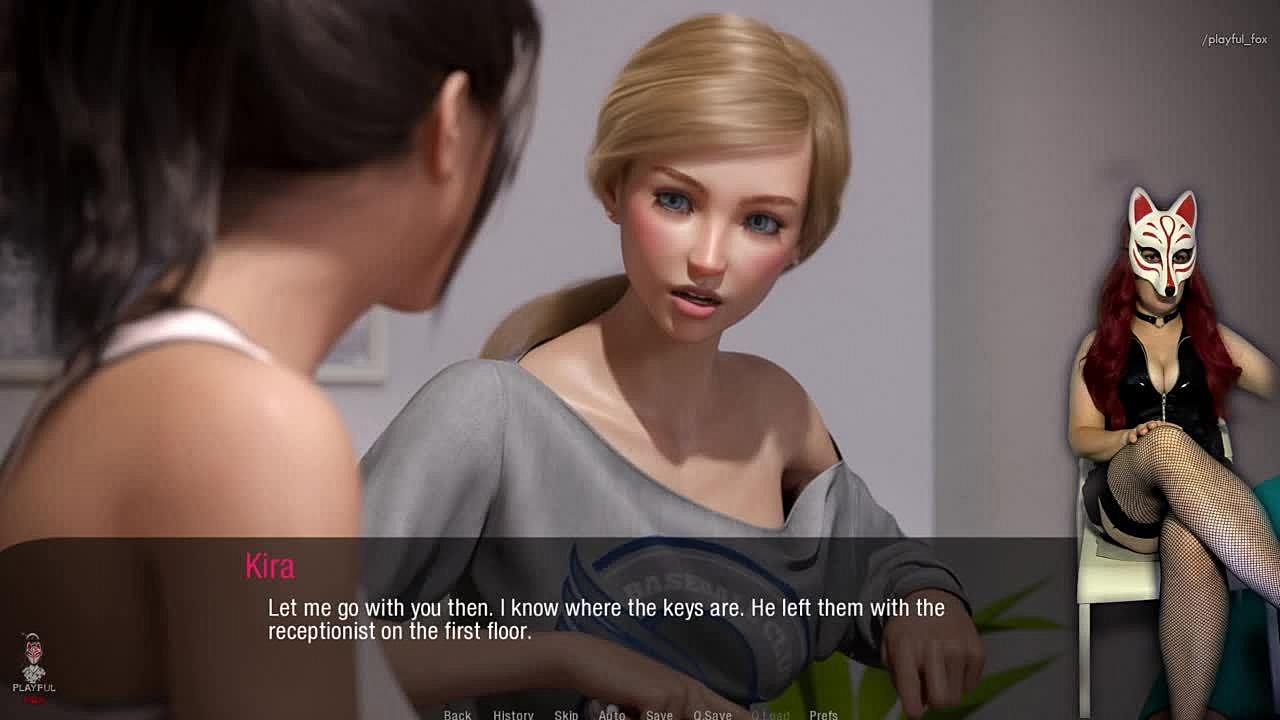1280x720 pixels.
Task: Quick load with Q.Load
Action: click(770, 714)
